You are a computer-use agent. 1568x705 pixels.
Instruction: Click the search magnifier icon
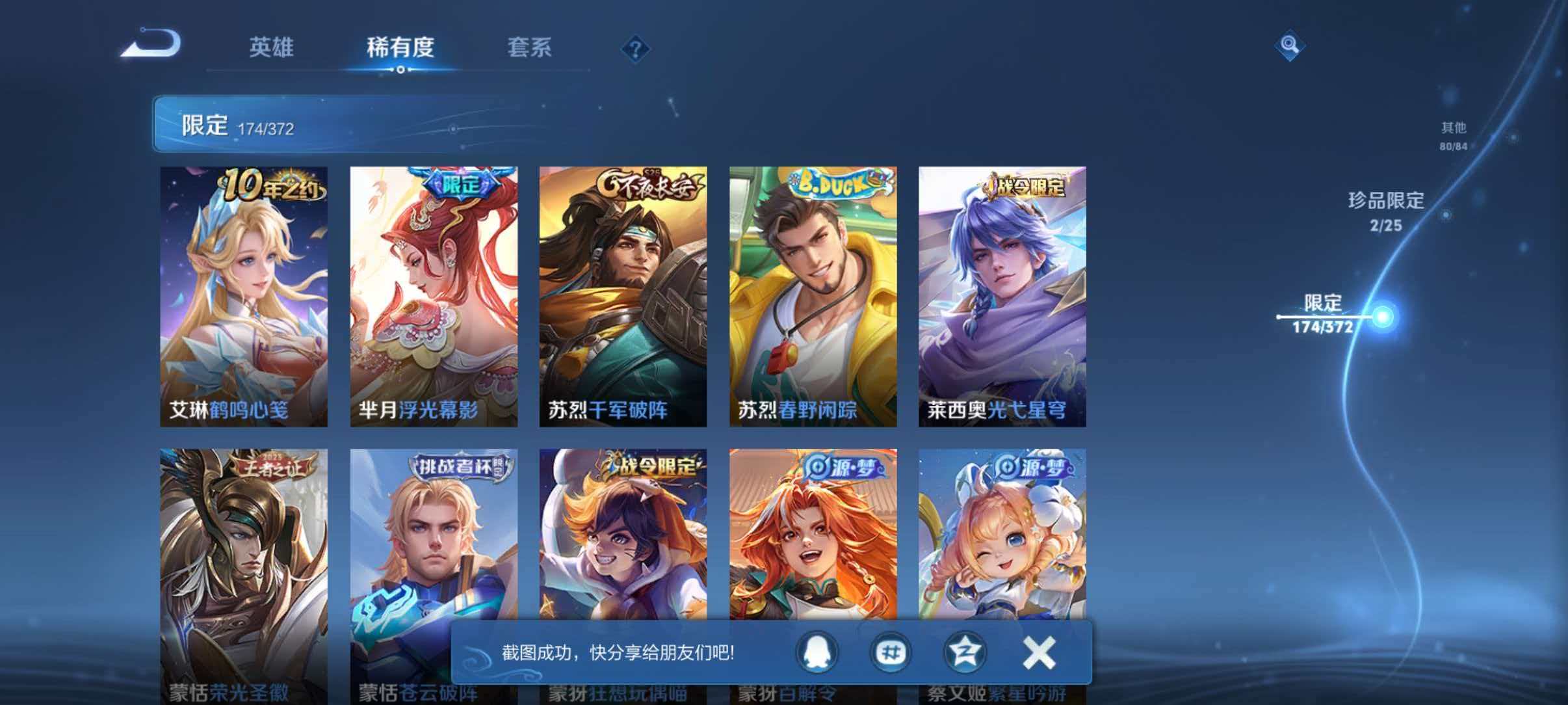[1288, 46]
